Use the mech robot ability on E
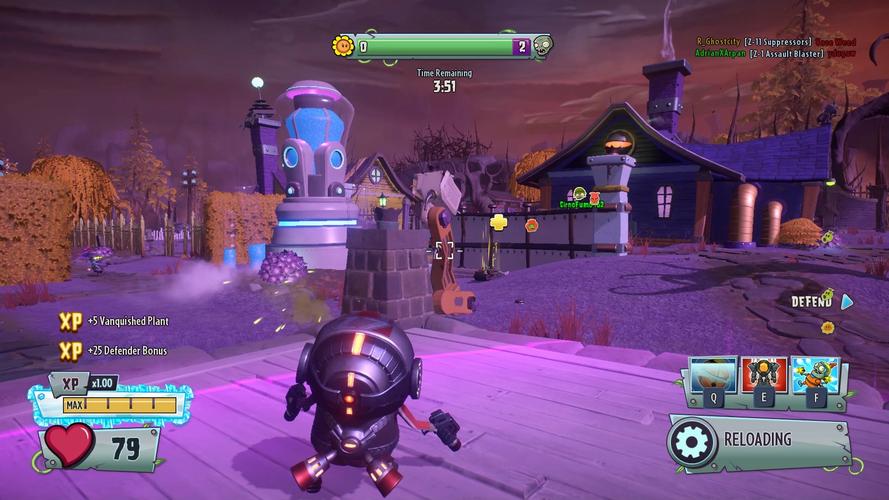This screenshot has width=889, height=500. [764, 375]
